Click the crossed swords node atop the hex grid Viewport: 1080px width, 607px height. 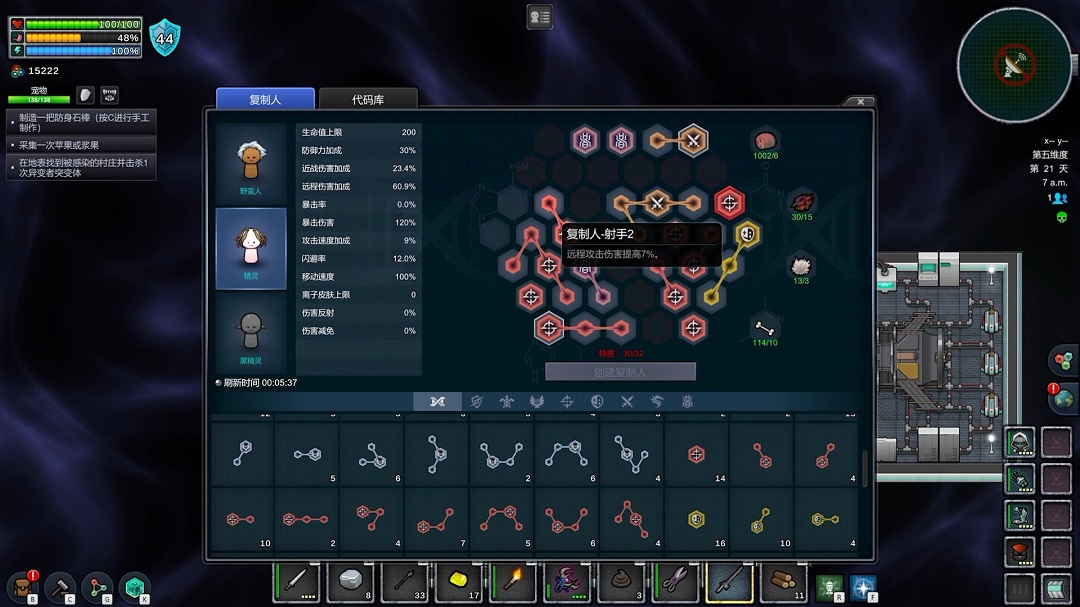pos(692,140)
